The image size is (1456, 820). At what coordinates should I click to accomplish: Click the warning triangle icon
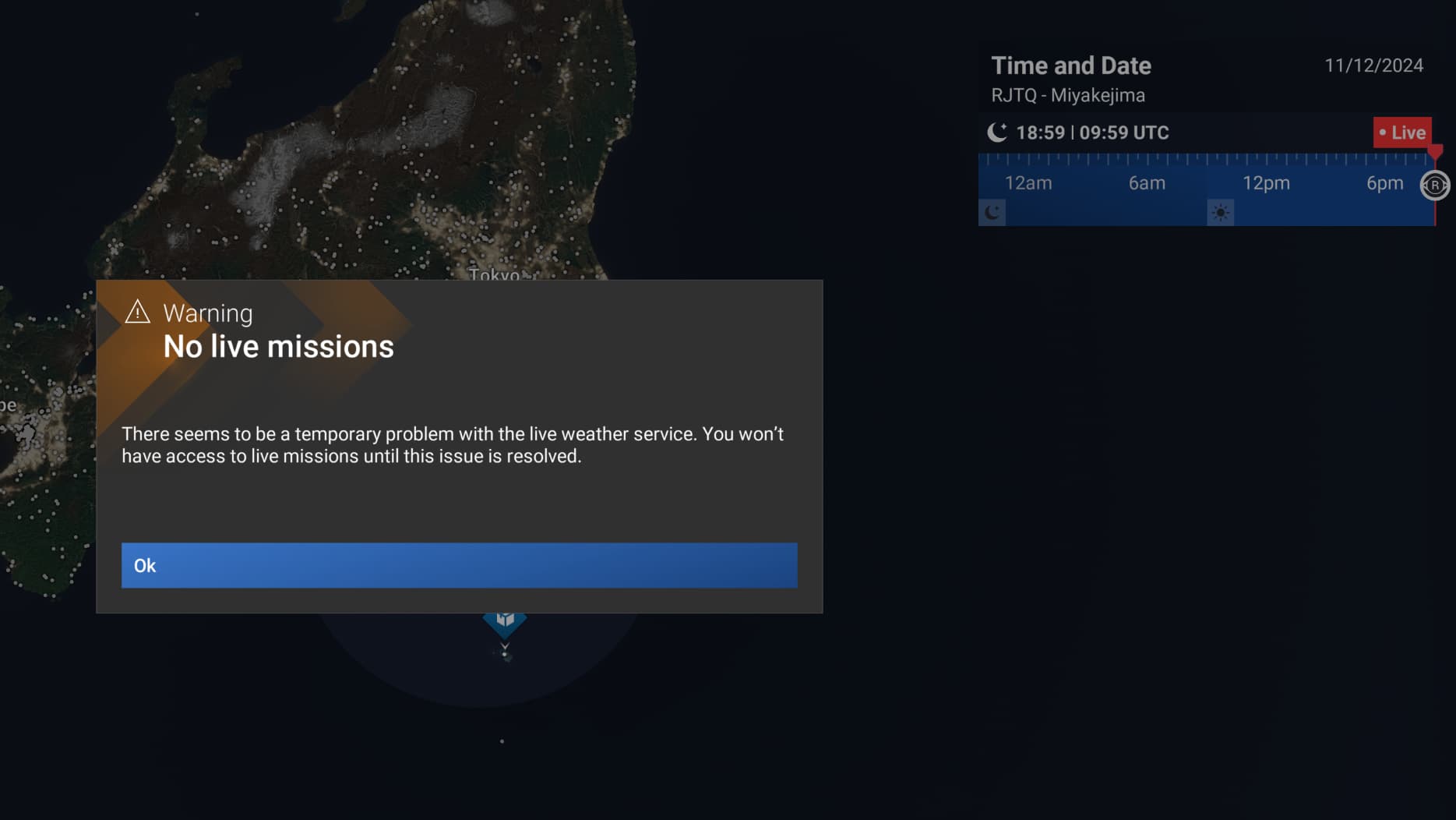click(137, 312)
